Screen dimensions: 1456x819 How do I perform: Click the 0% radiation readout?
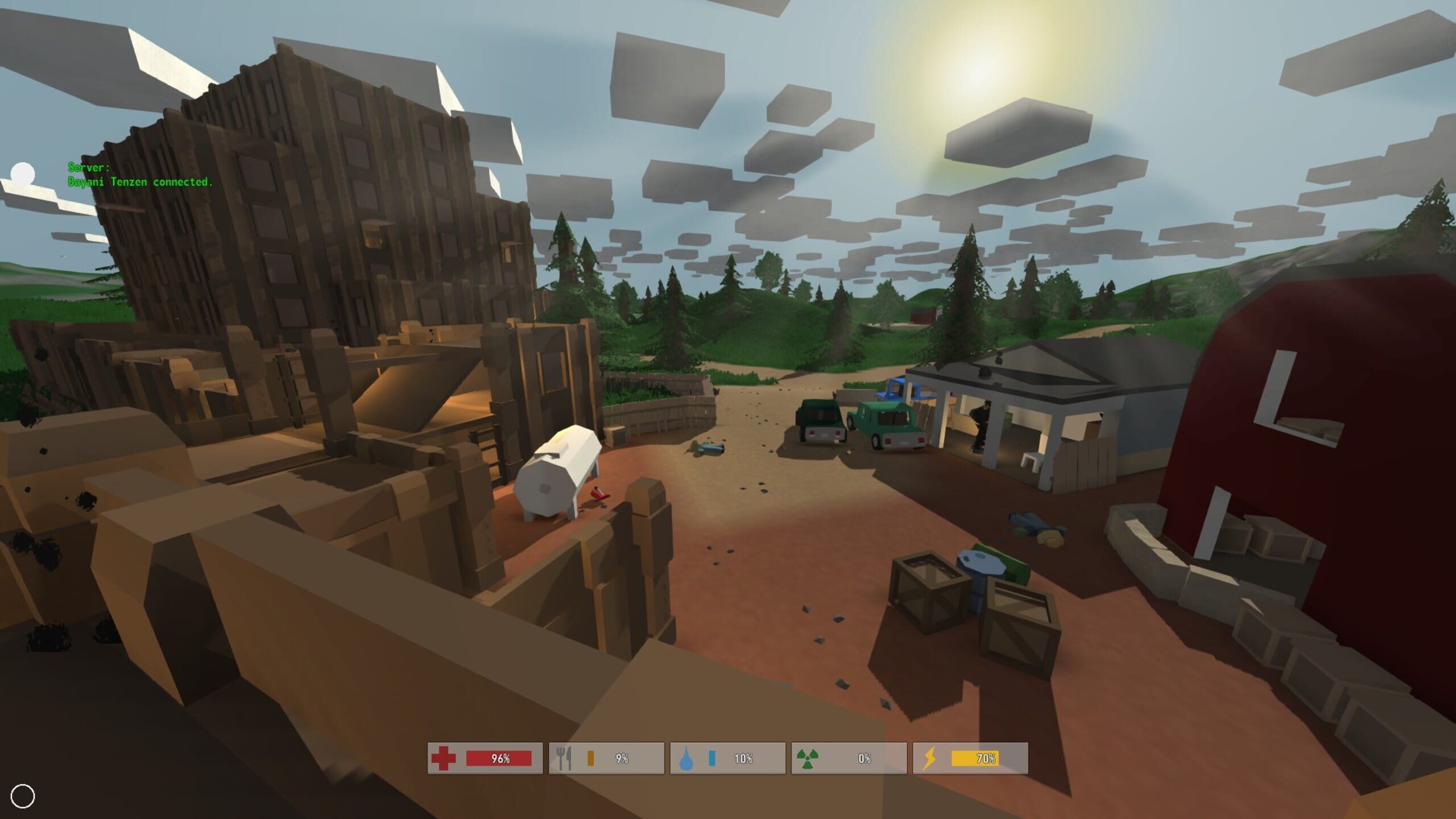pos(864,759)
